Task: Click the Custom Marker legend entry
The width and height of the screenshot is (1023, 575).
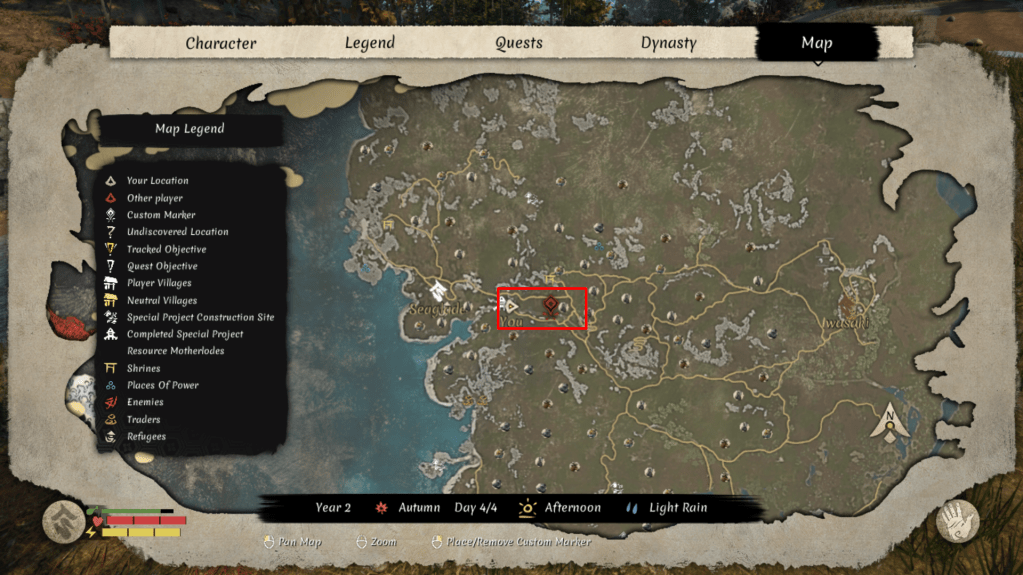Action: point(160,215)
